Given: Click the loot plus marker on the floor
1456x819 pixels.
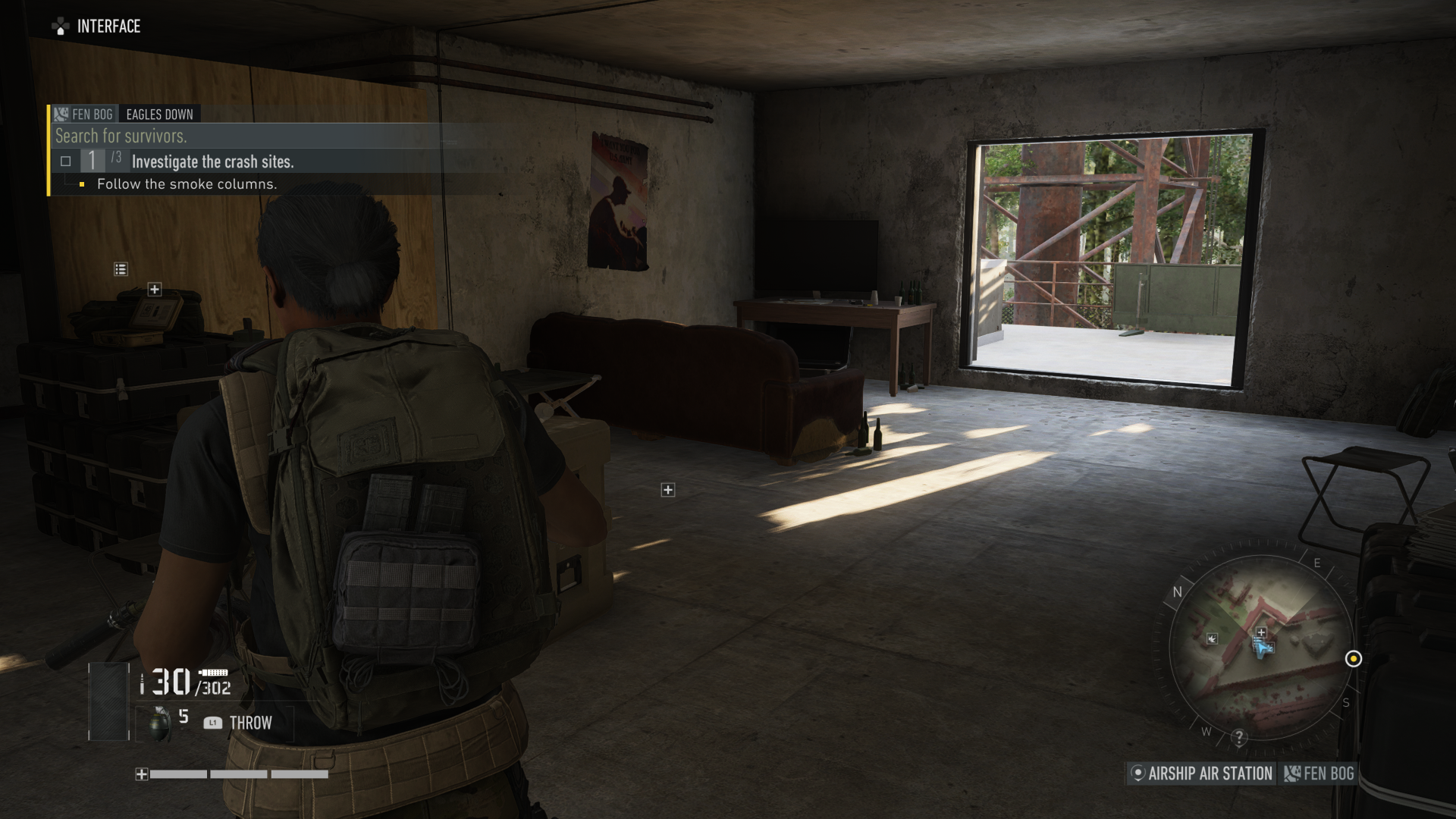Looking at the screenshot, I should (668, 490).
